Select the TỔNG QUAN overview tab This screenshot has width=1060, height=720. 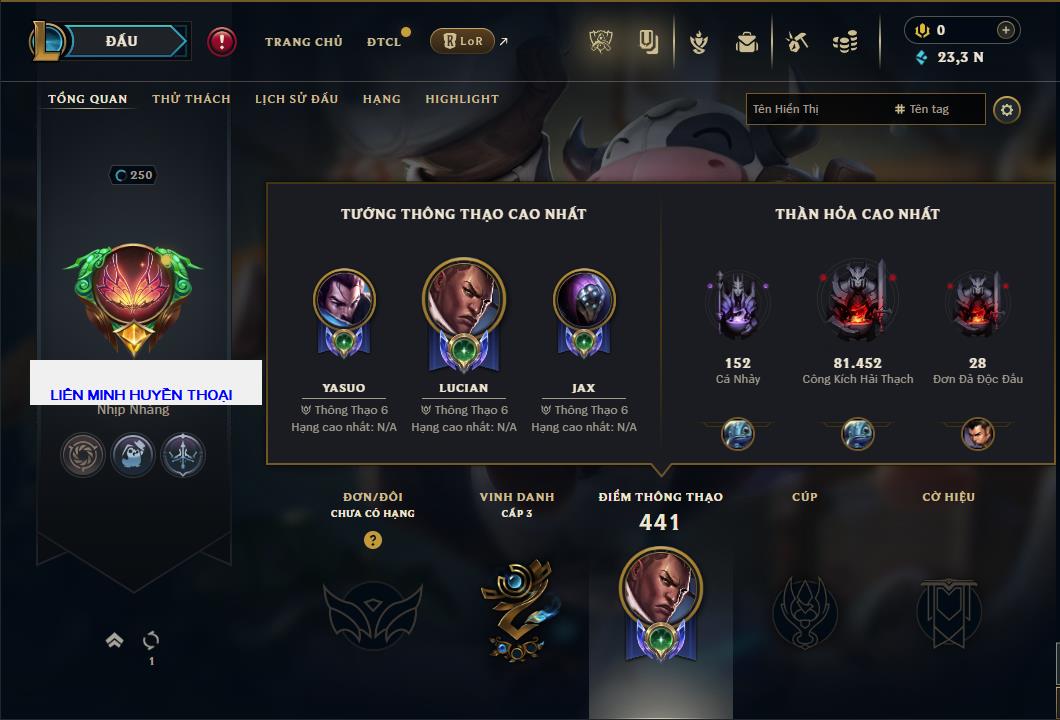pos(88,99)
